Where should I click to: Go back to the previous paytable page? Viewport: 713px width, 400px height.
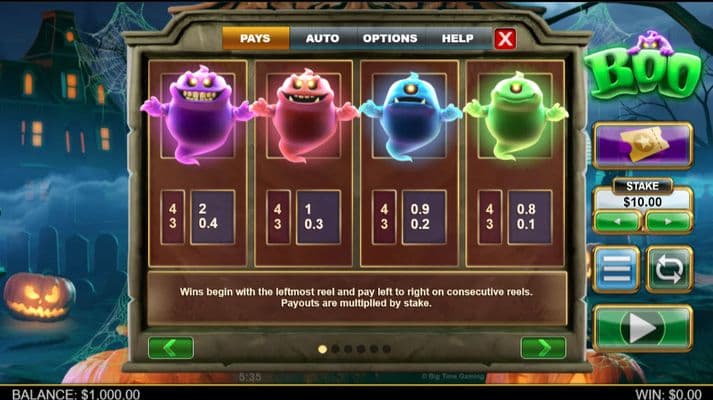click(x=170, y=347)
